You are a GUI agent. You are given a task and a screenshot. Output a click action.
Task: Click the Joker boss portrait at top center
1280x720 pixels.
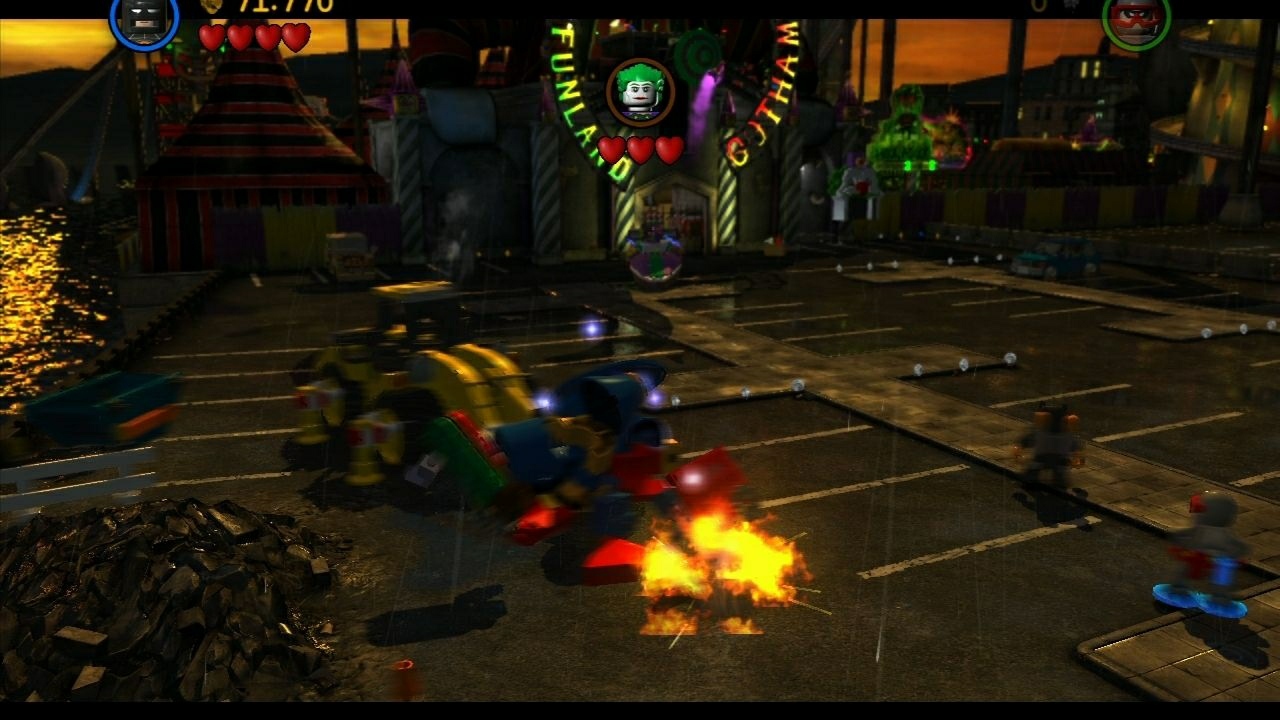click(641, 92)
